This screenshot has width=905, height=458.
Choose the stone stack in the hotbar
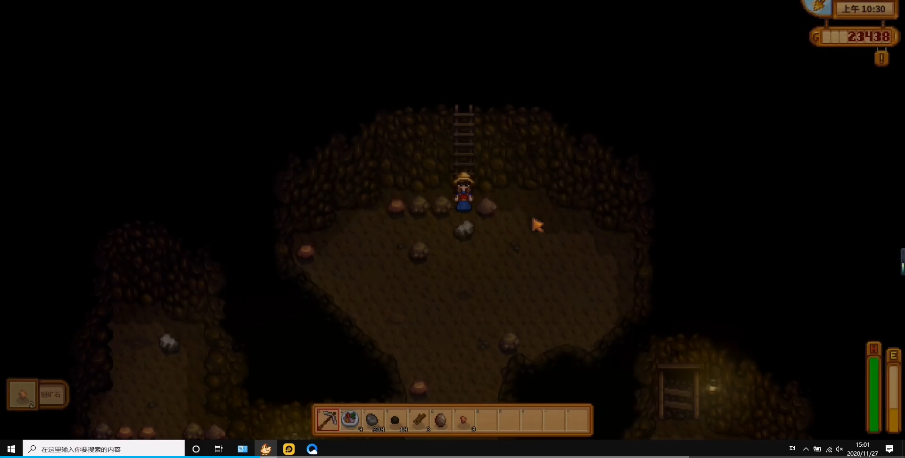pyautogui.click(x=373, y=420)
